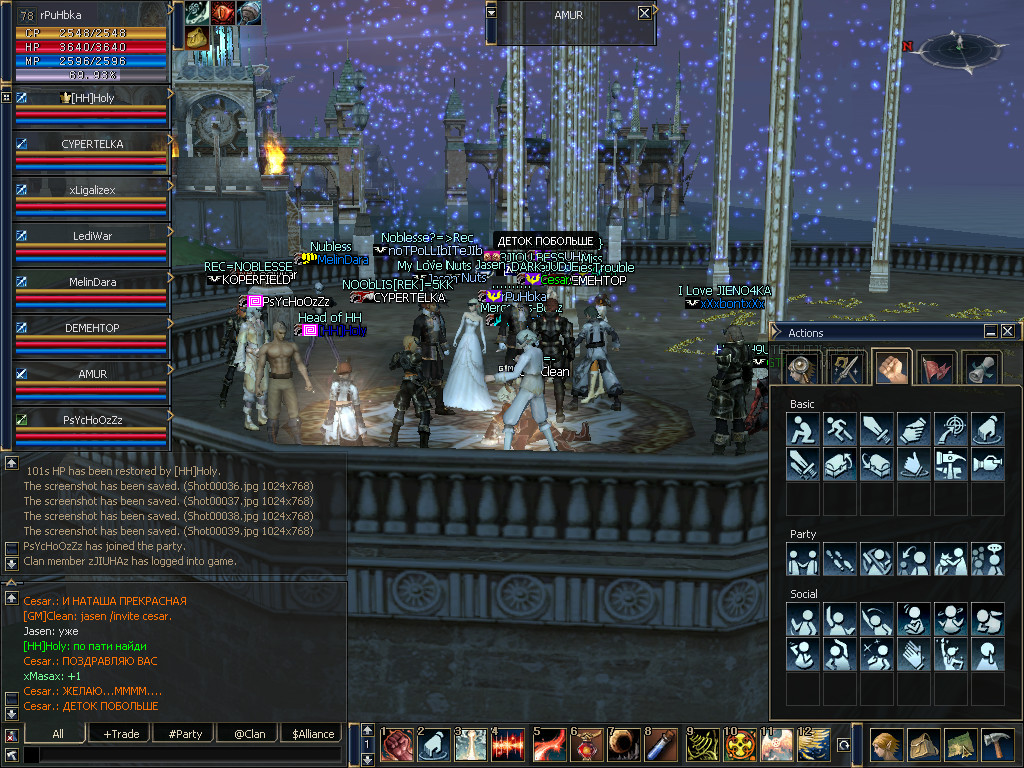Activate the red fist skill in hotbar slot 1

(x=397, y=744)
